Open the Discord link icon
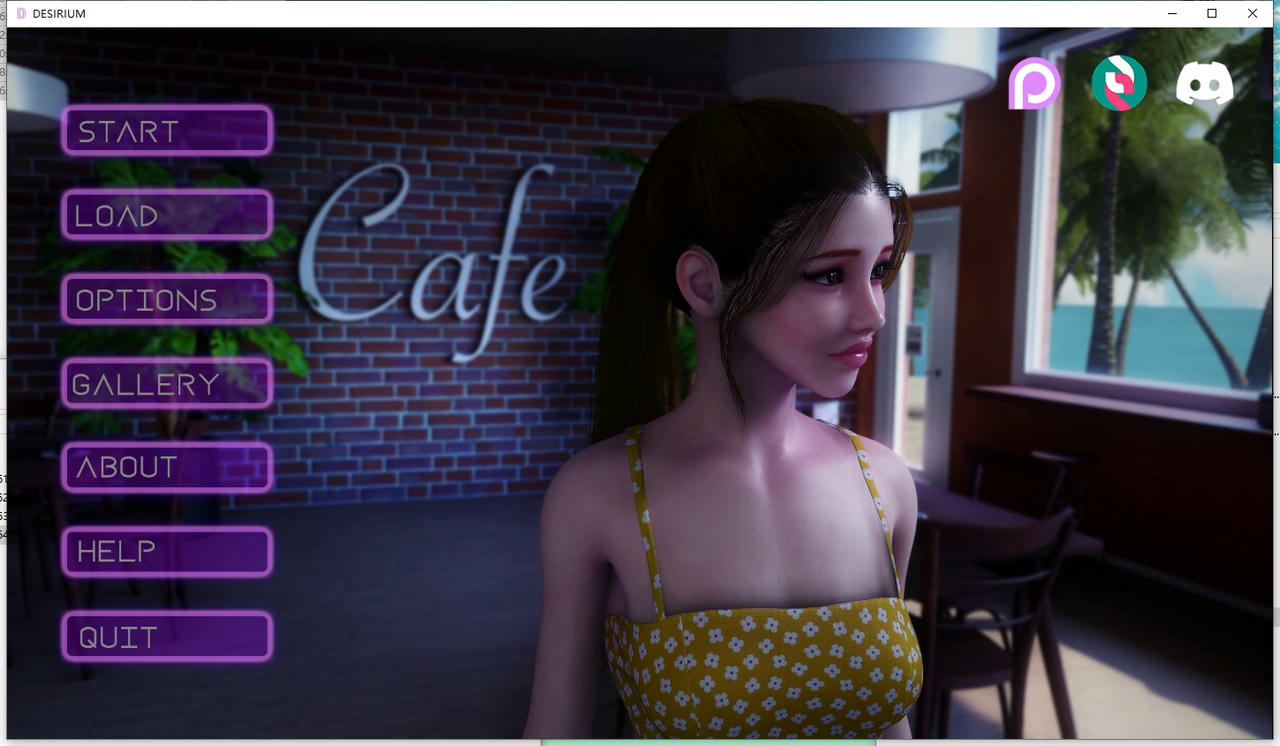The height and width of the screenshot is (746, 1280). pos(1204,83)
